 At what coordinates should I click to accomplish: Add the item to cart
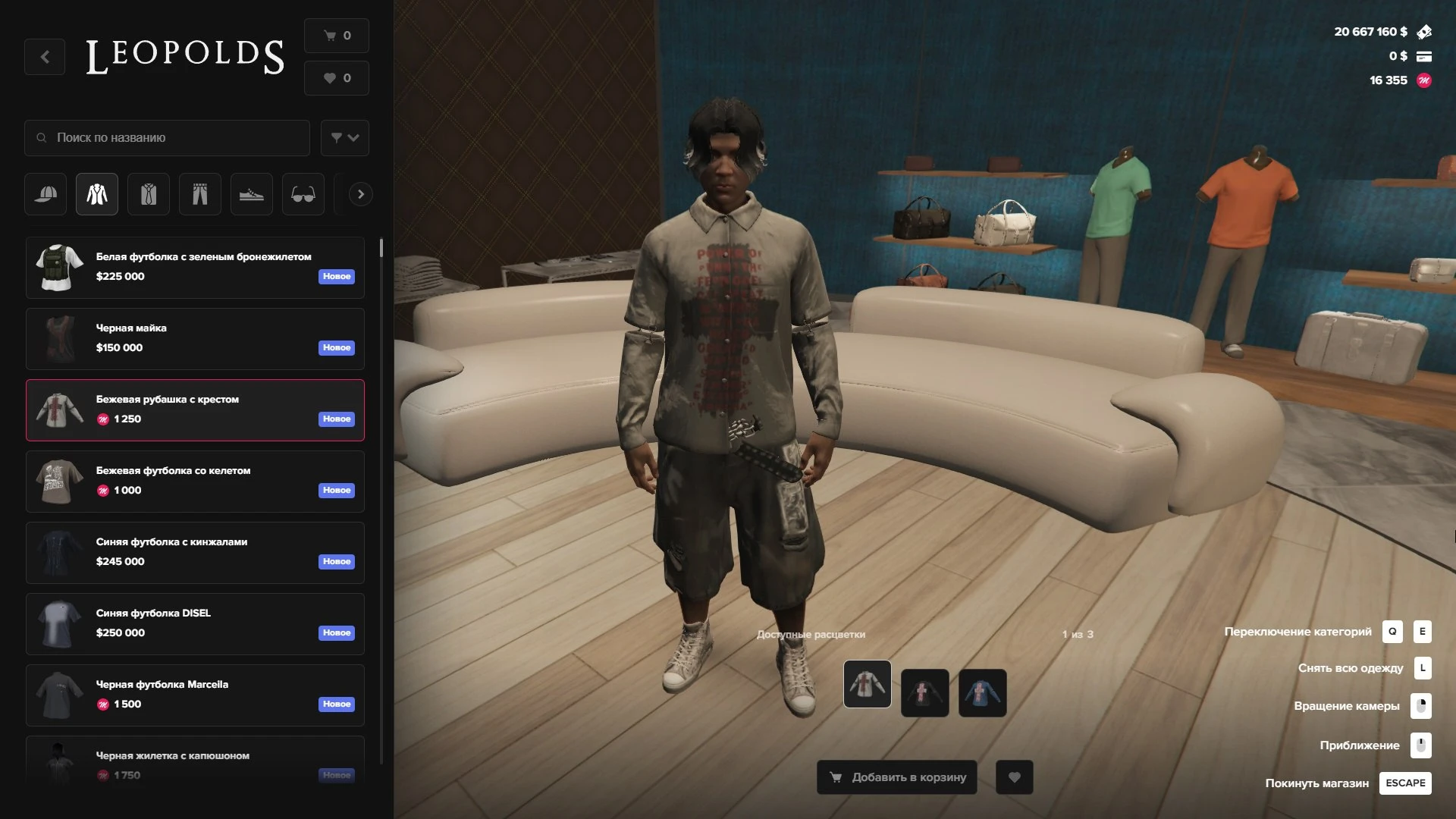tap(897, 777)
